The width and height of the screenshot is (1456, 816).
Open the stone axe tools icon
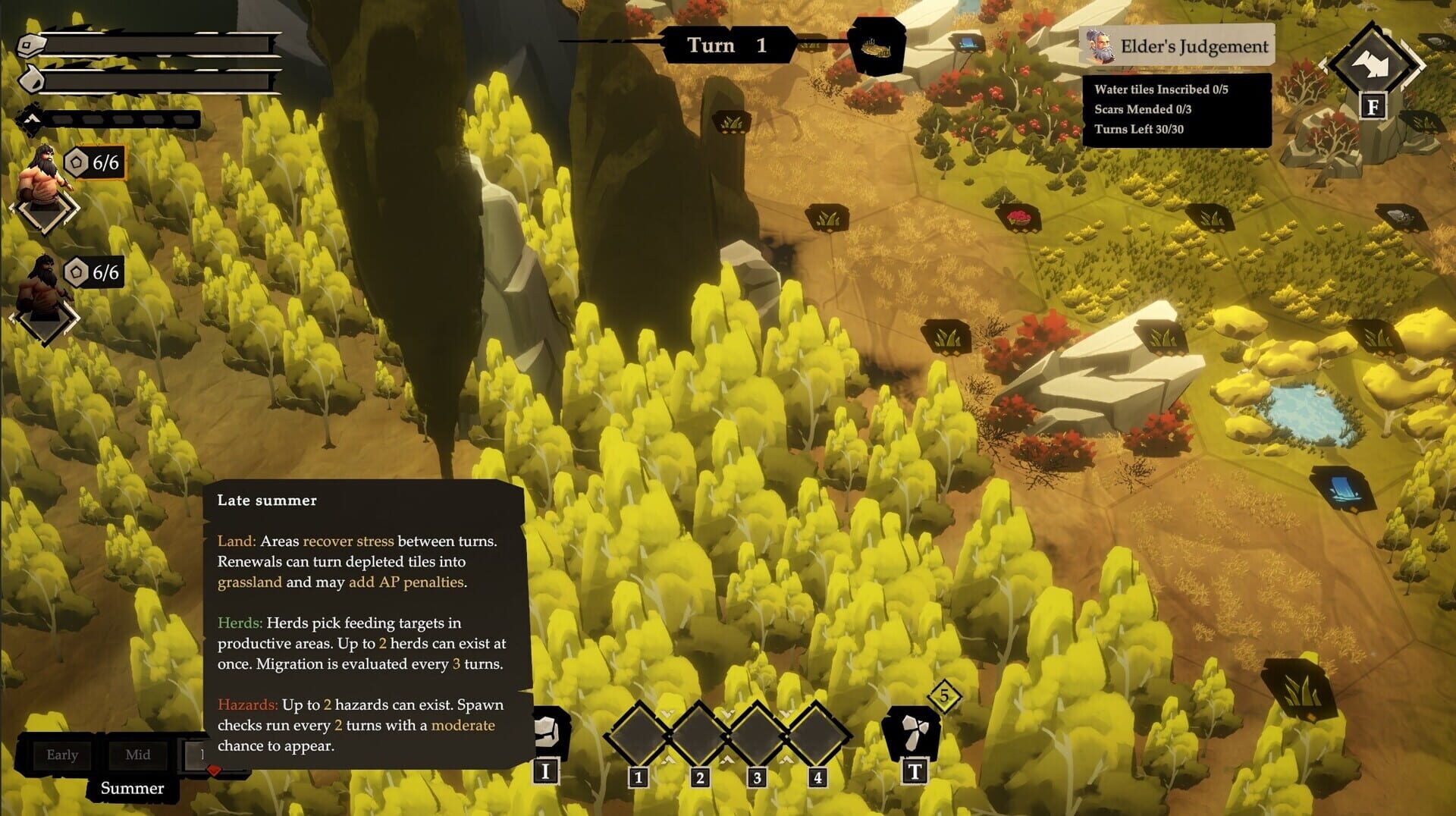(913, 732)
